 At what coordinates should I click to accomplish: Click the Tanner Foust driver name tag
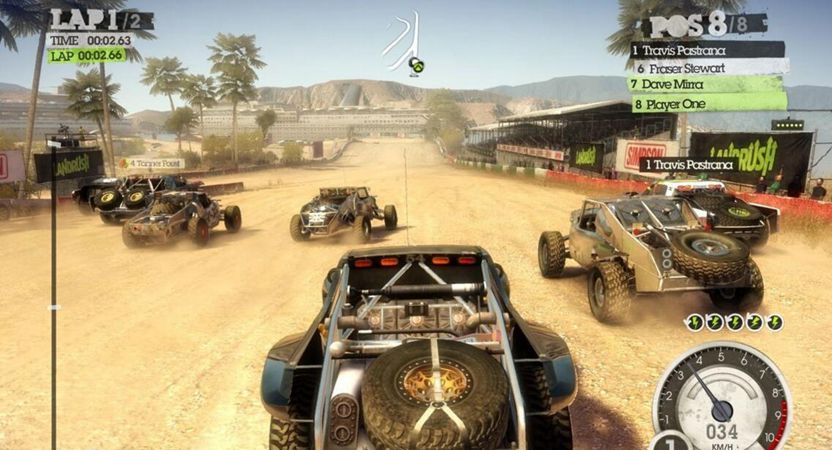151,163
